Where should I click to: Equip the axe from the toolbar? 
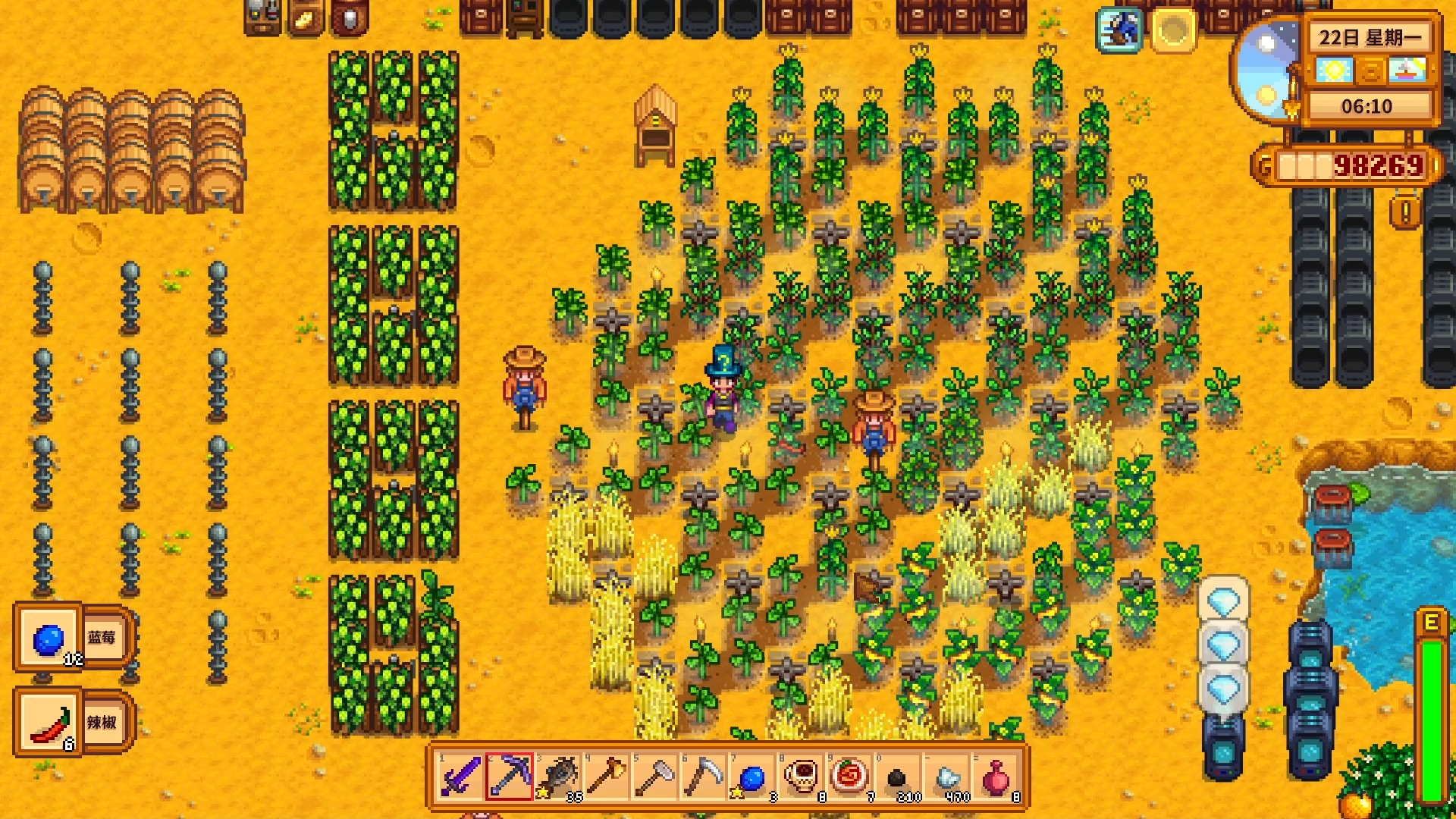click(607, 777)
